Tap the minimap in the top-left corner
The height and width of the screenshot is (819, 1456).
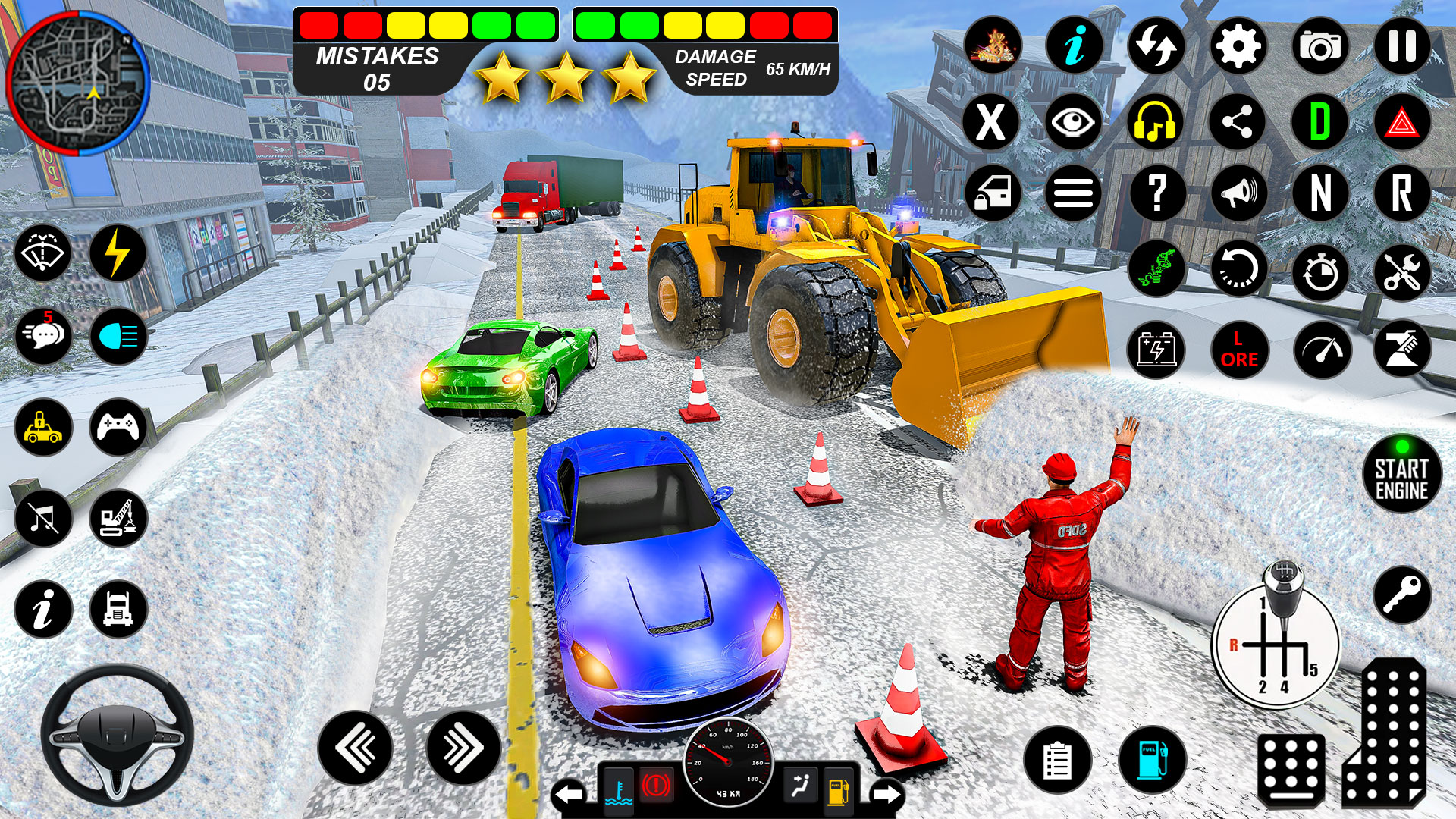tap(80, 83)
